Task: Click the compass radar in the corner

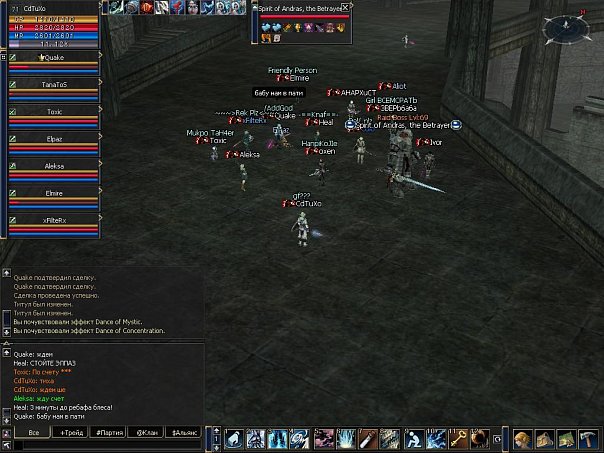Action: pos(563,27)
